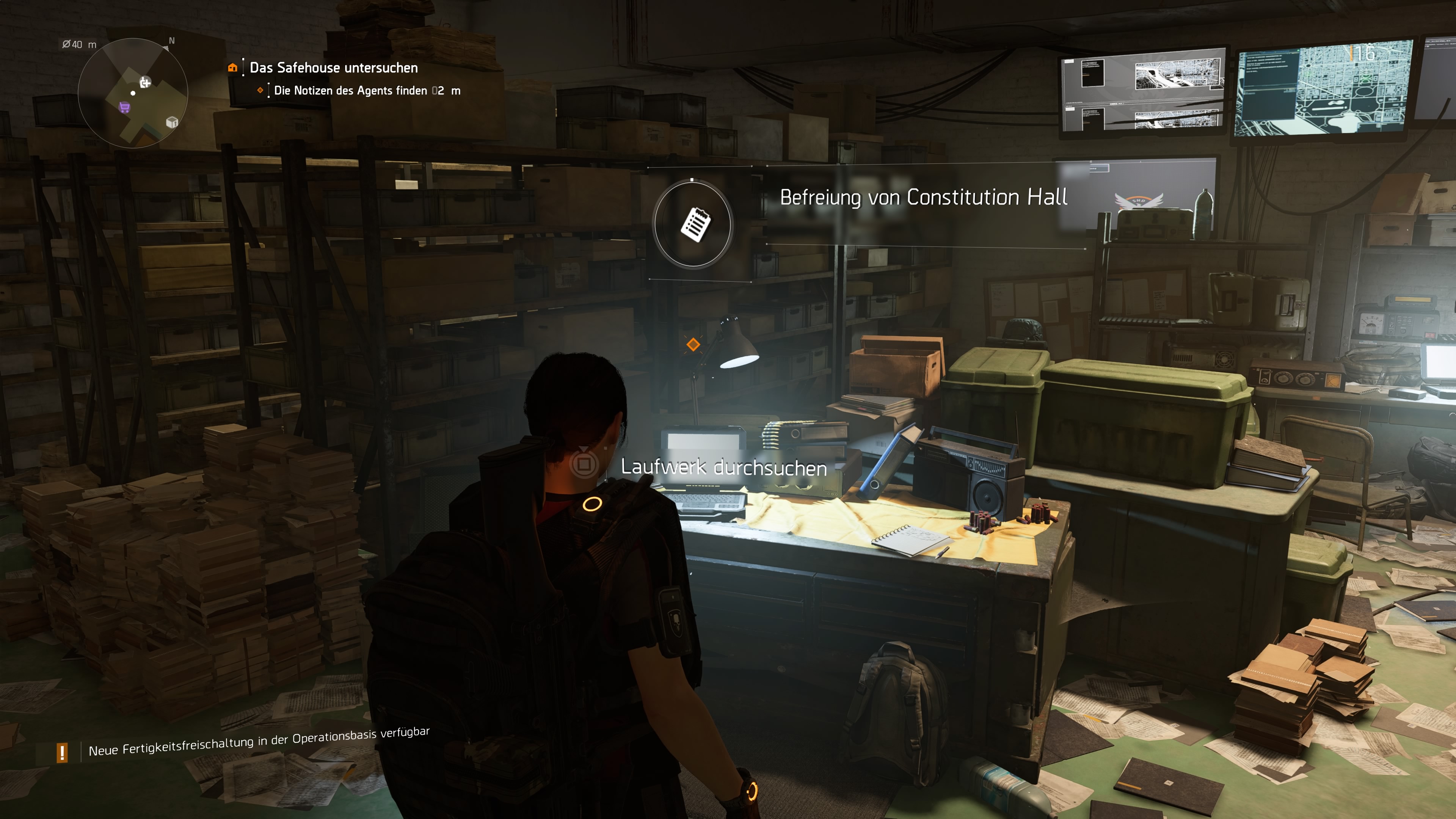The image size is (1456, 819).
Task: Select the 'Befreiung von Constitution Hall' entry
Action: [x=924, y=197]
